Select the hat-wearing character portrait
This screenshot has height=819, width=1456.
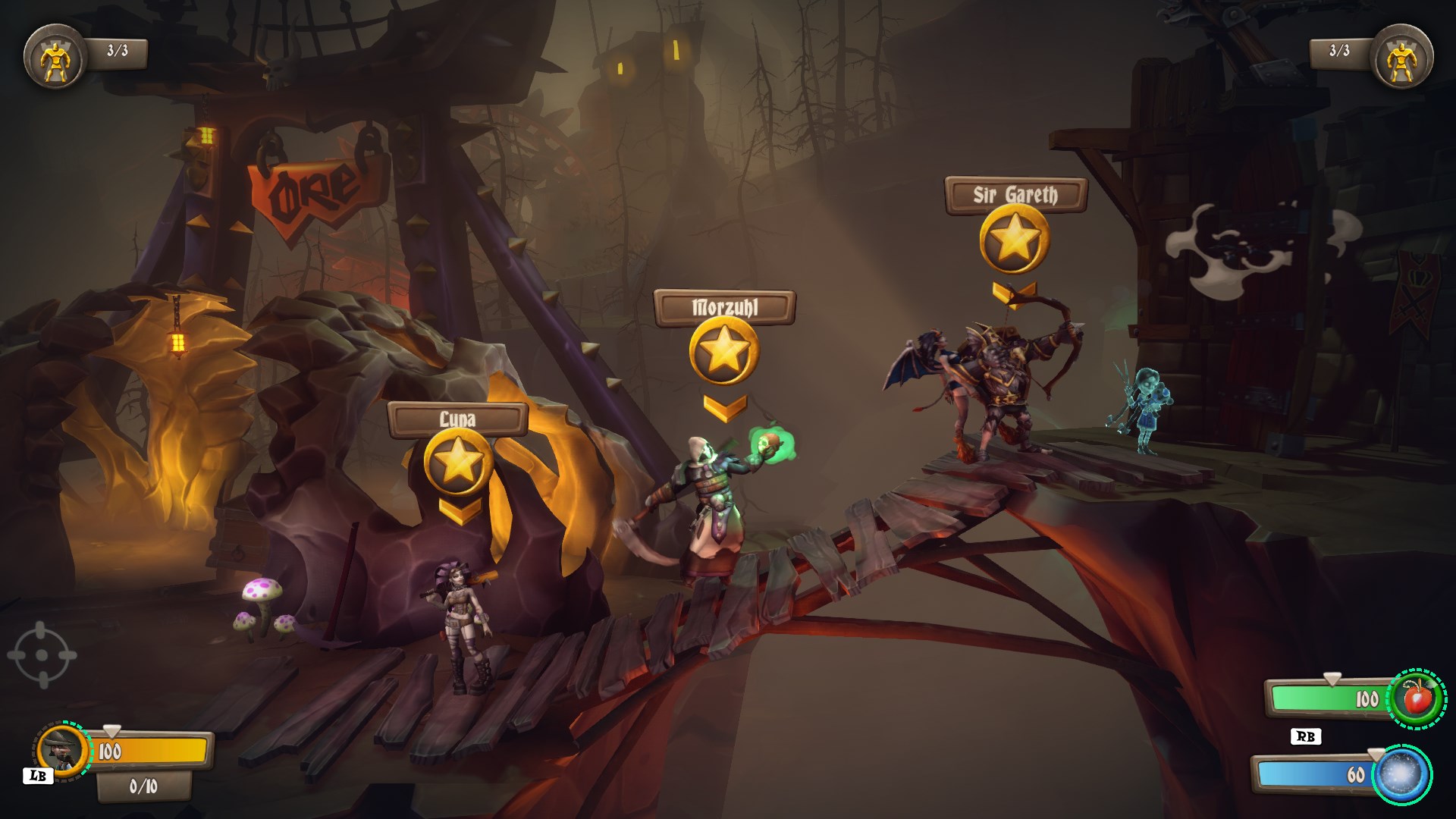[61, 752]
